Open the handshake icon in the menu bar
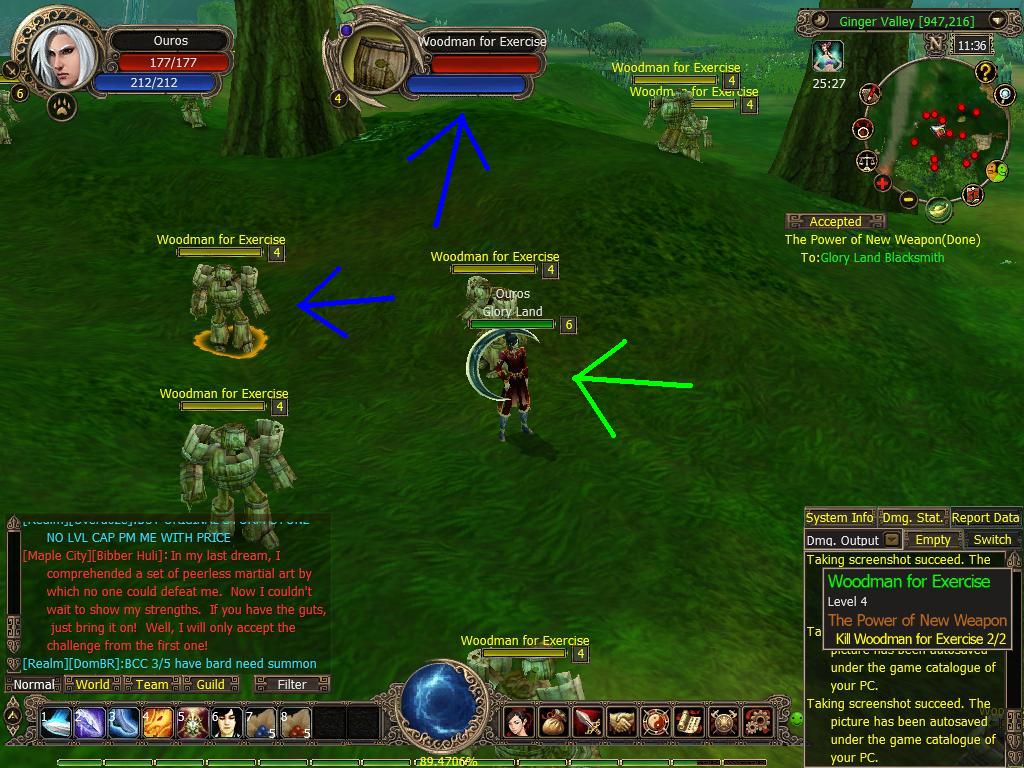 point(621,720)
